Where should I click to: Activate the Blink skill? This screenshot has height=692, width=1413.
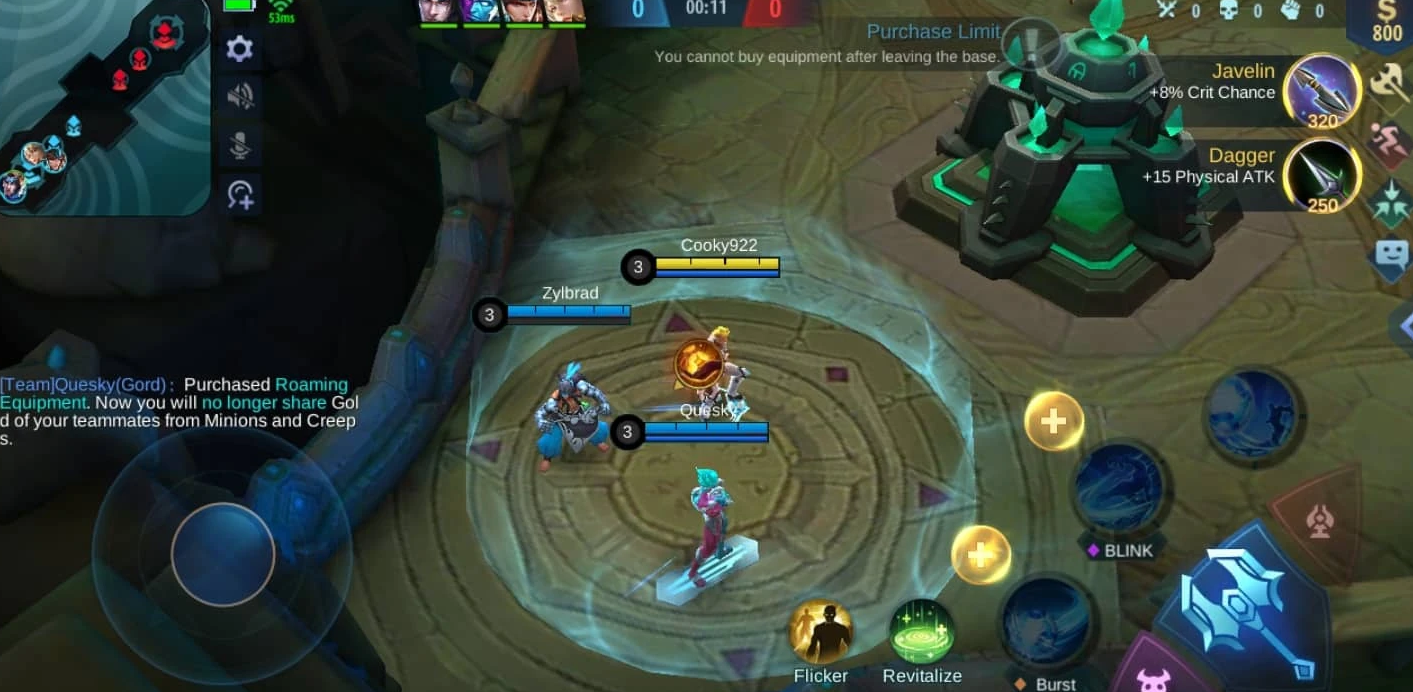point(1118,490)
